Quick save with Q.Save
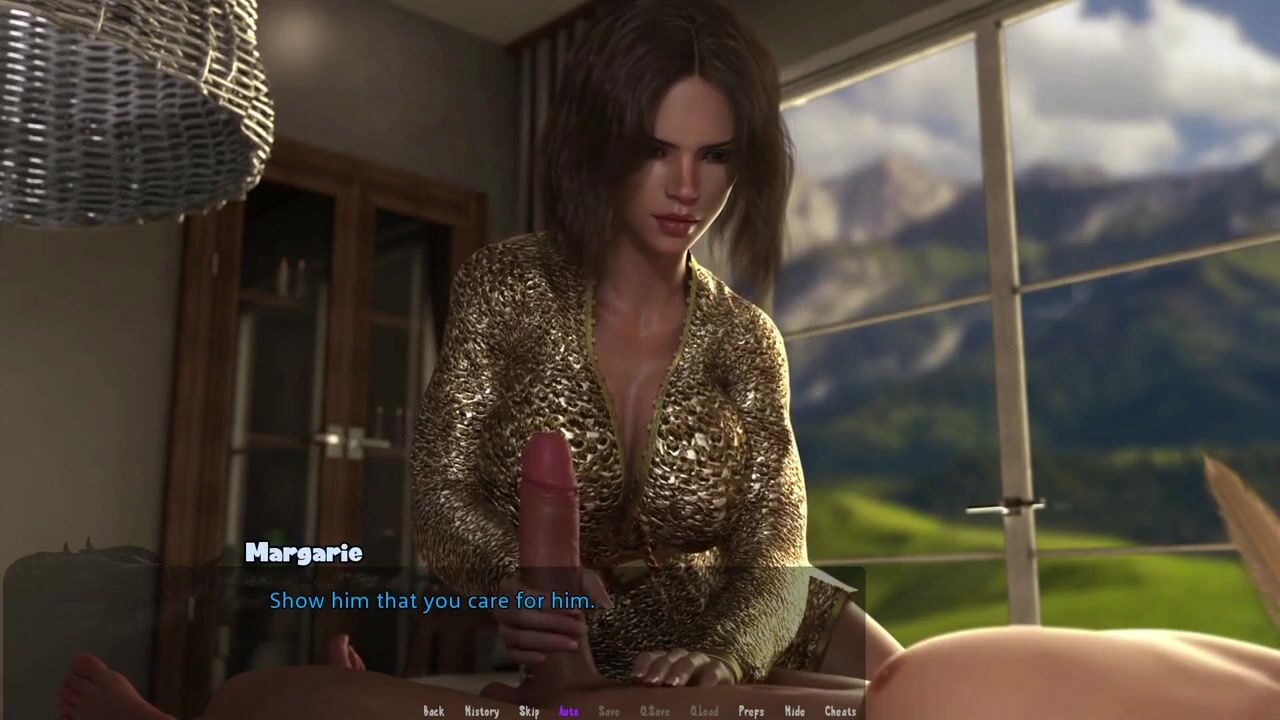 click(654, 711)
